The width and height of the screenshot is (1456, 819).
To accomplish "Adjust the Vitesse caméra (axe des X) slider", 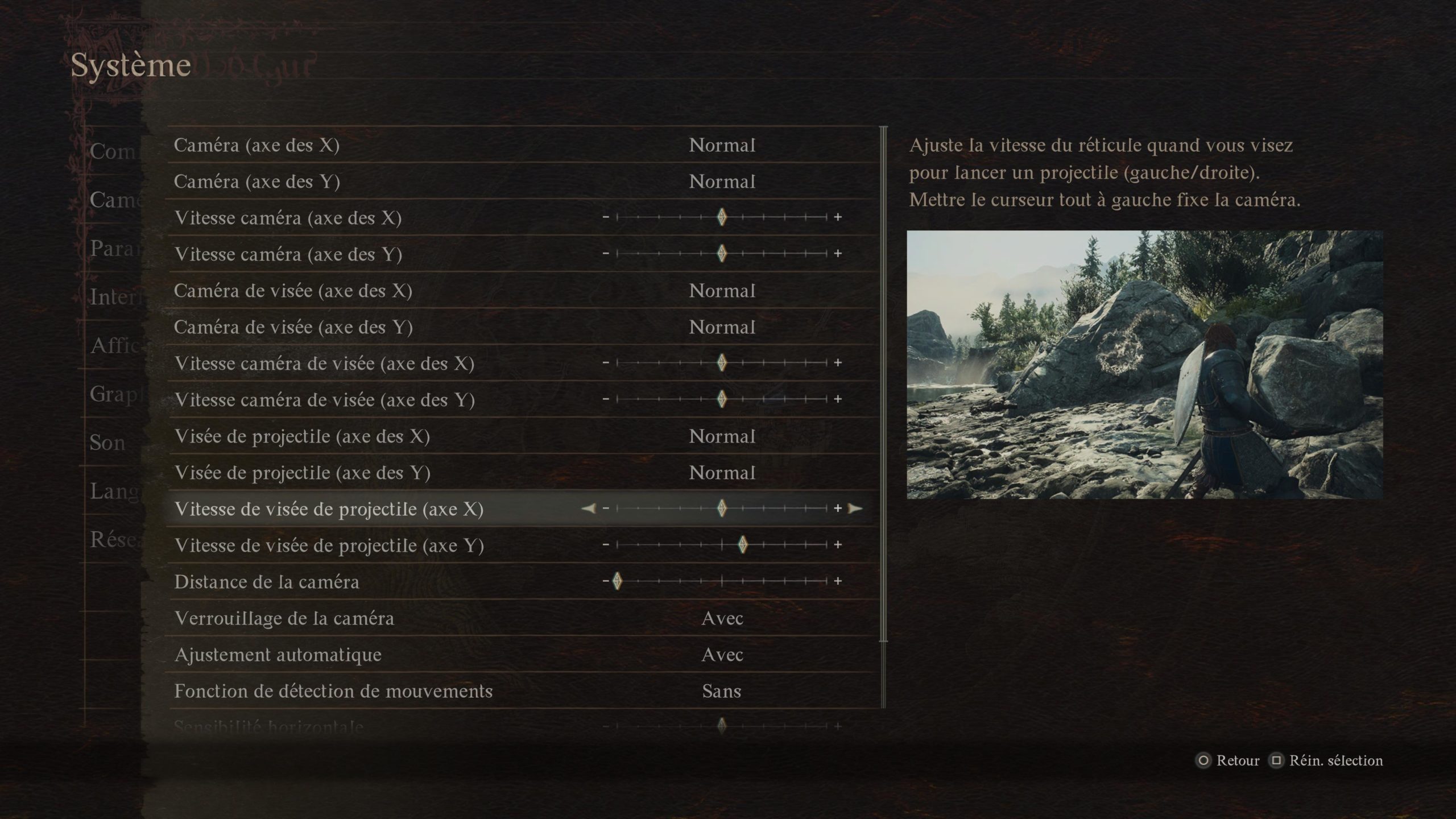I will (722, 217).
